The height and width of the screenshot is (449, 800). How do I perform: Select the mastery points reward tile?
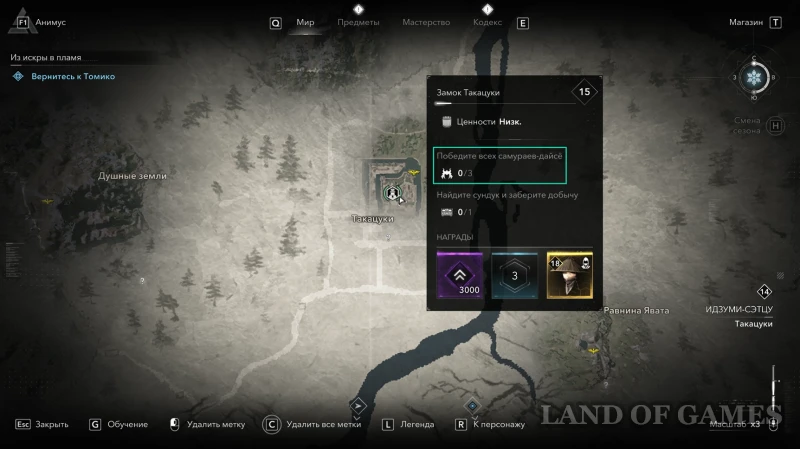click(515, 276)
